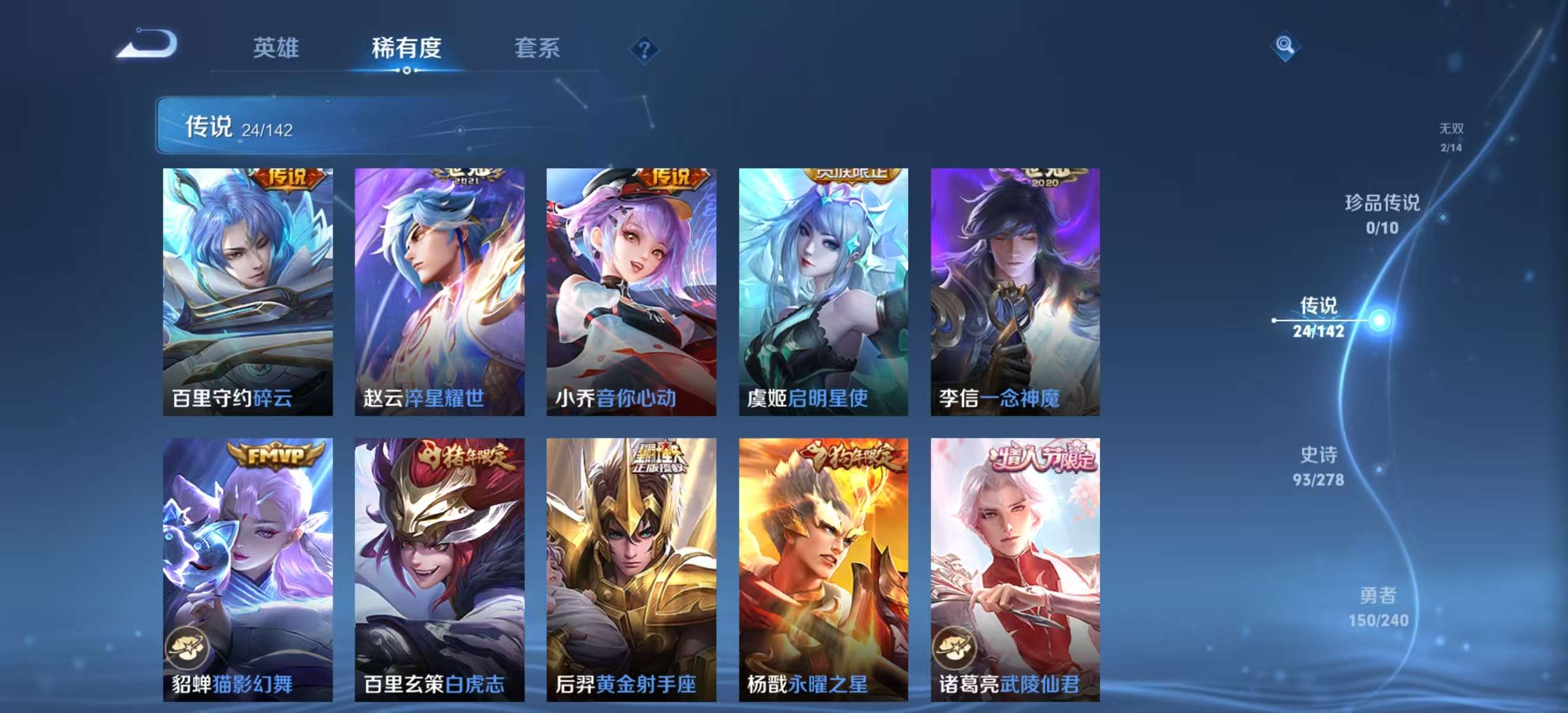
Task: Open search with the magnifier icon
Action: pos(1284,45)
